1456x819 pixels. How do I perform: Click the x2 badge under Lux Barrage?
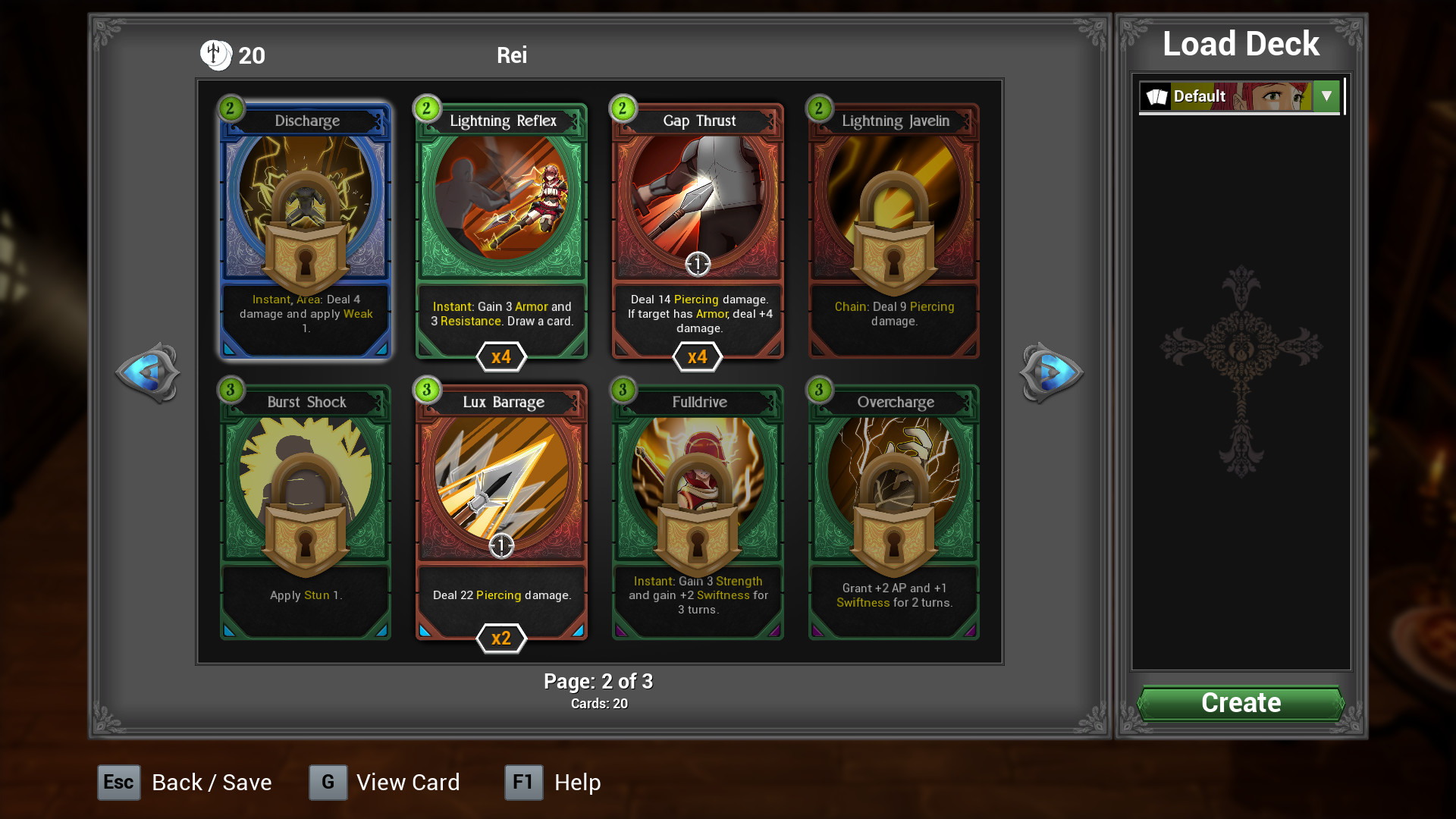pos(500,639)
